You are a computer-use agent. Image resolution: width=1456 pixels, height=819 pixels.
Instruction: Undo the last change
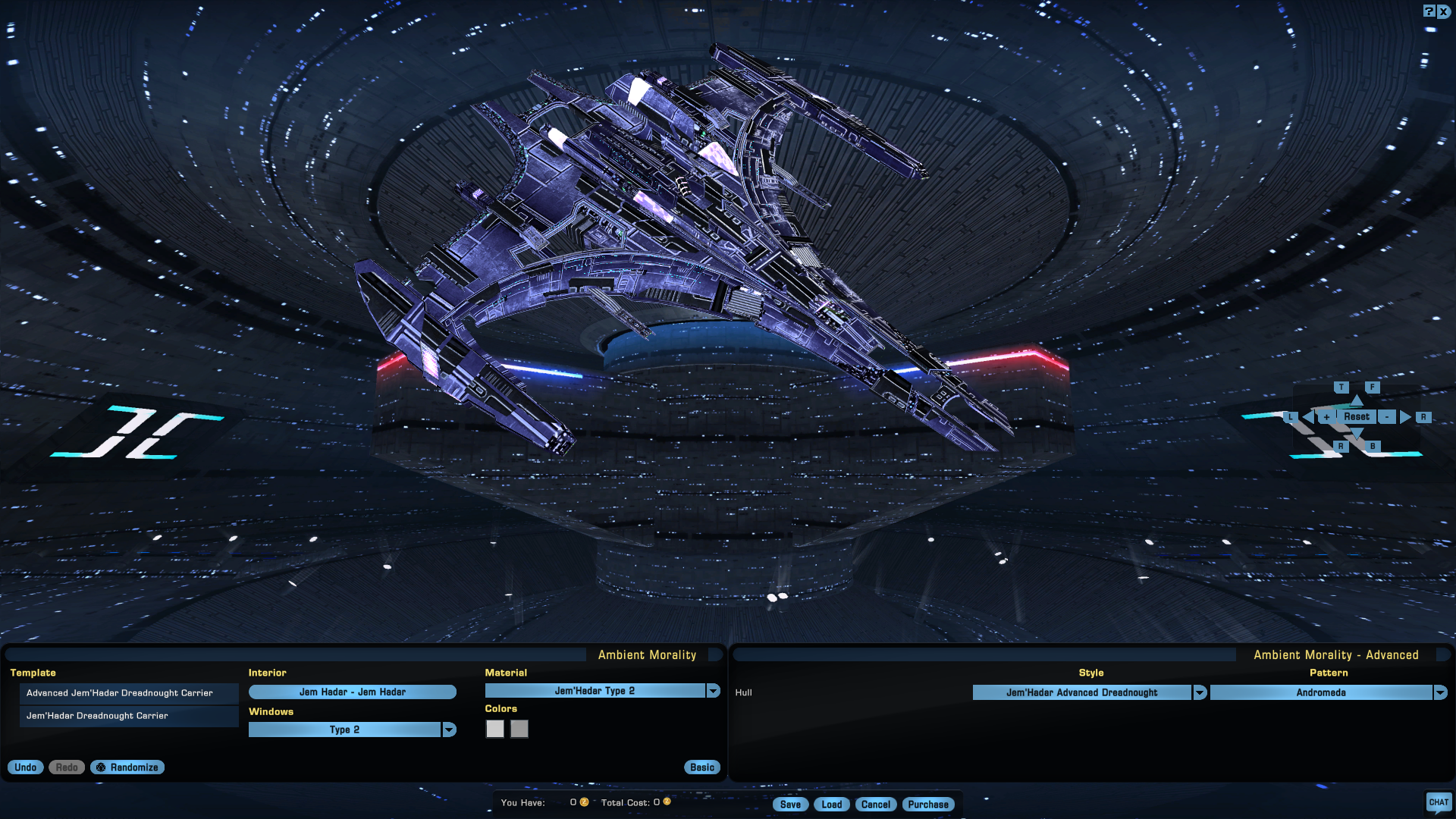[x=26, y=767]
